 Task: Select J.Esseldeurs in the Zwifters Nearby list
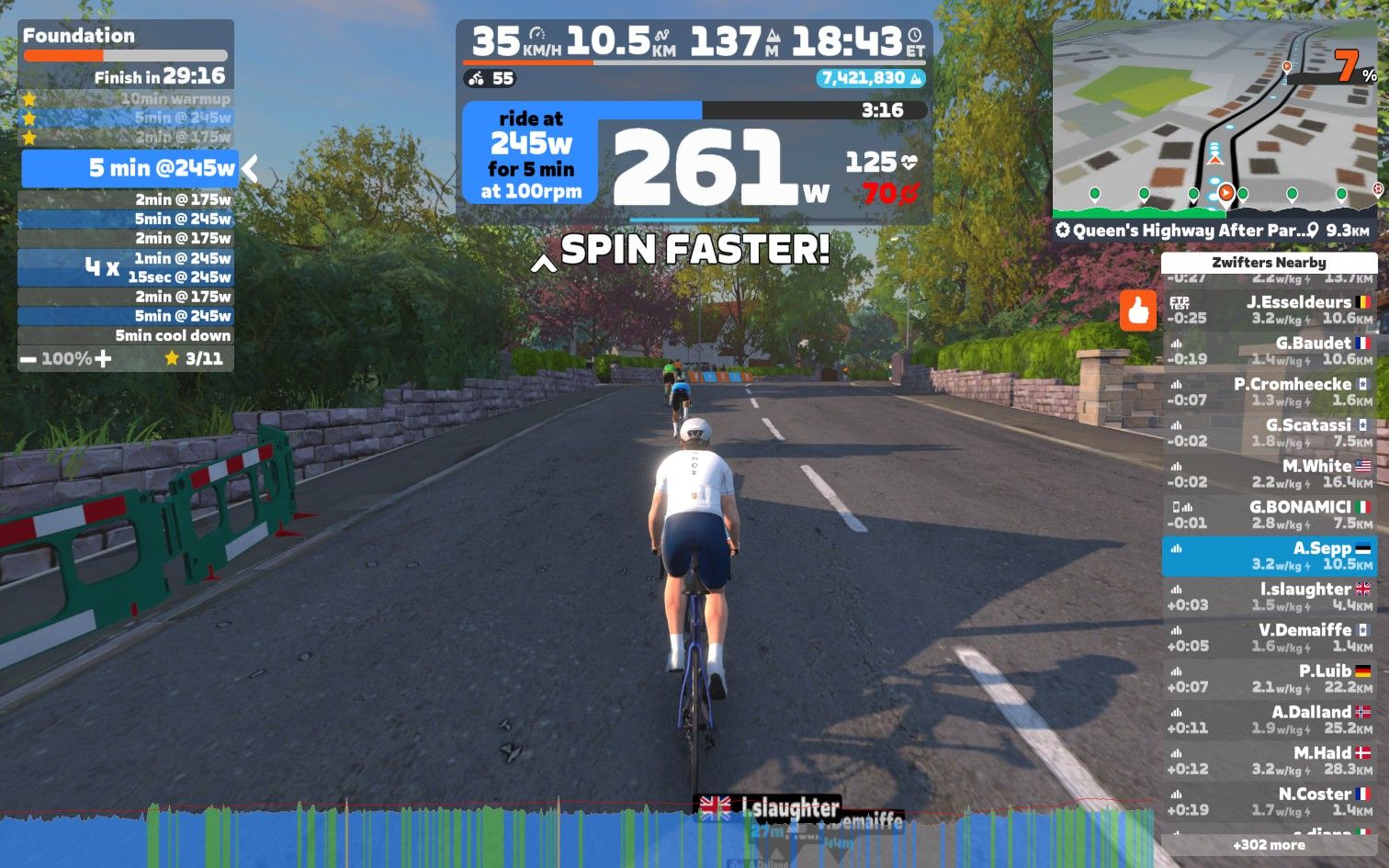(1270, 310)
